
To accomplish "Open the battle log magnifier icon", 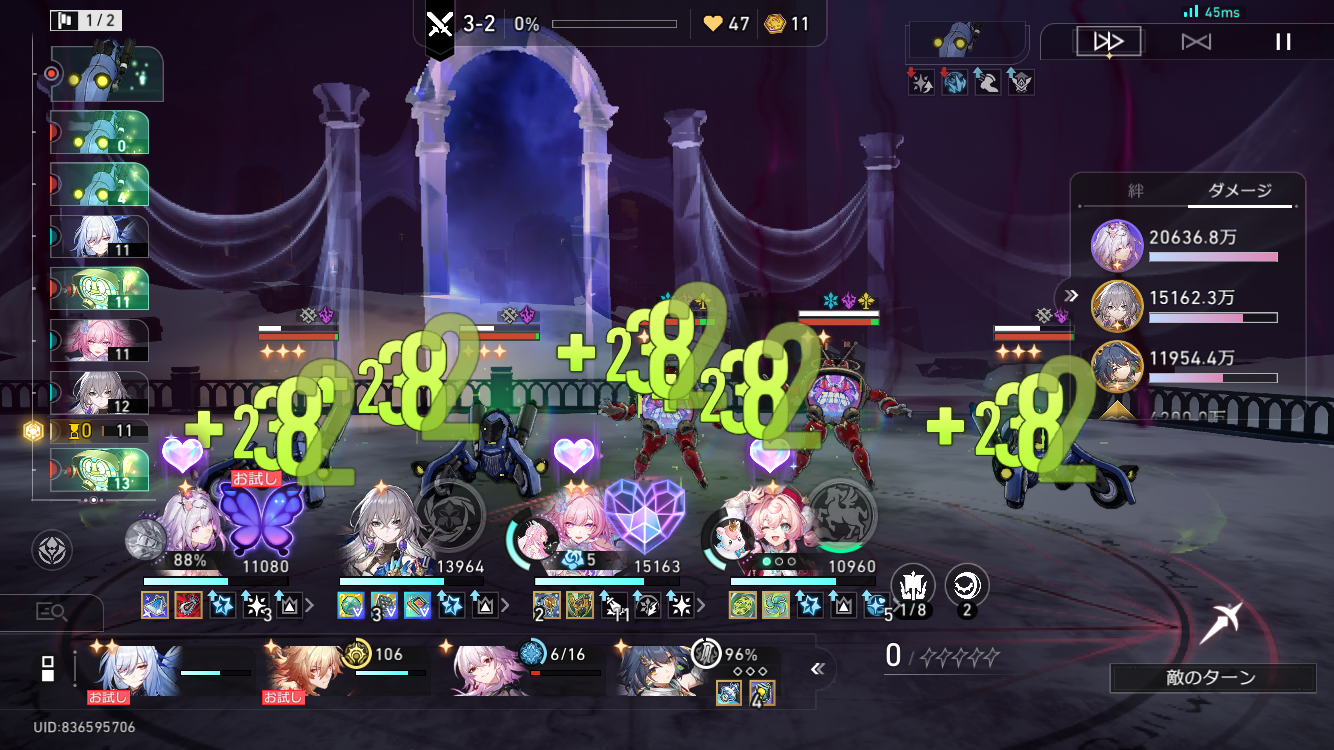I will point(50,612).
